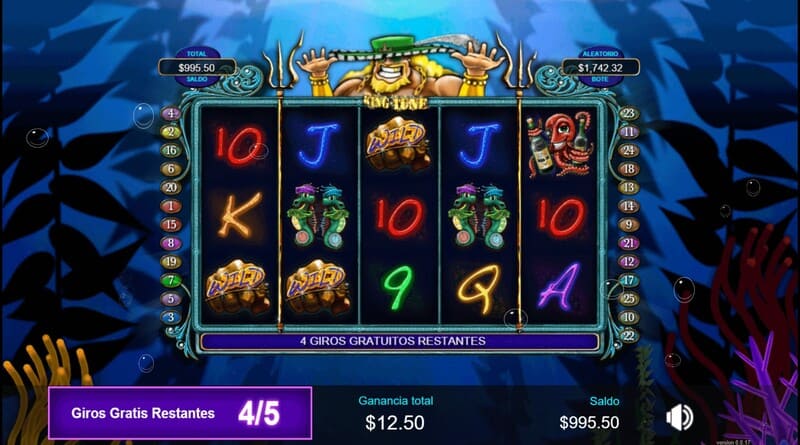Select payline 23 marker
The image size is (800, 445).
coord(629,113)
